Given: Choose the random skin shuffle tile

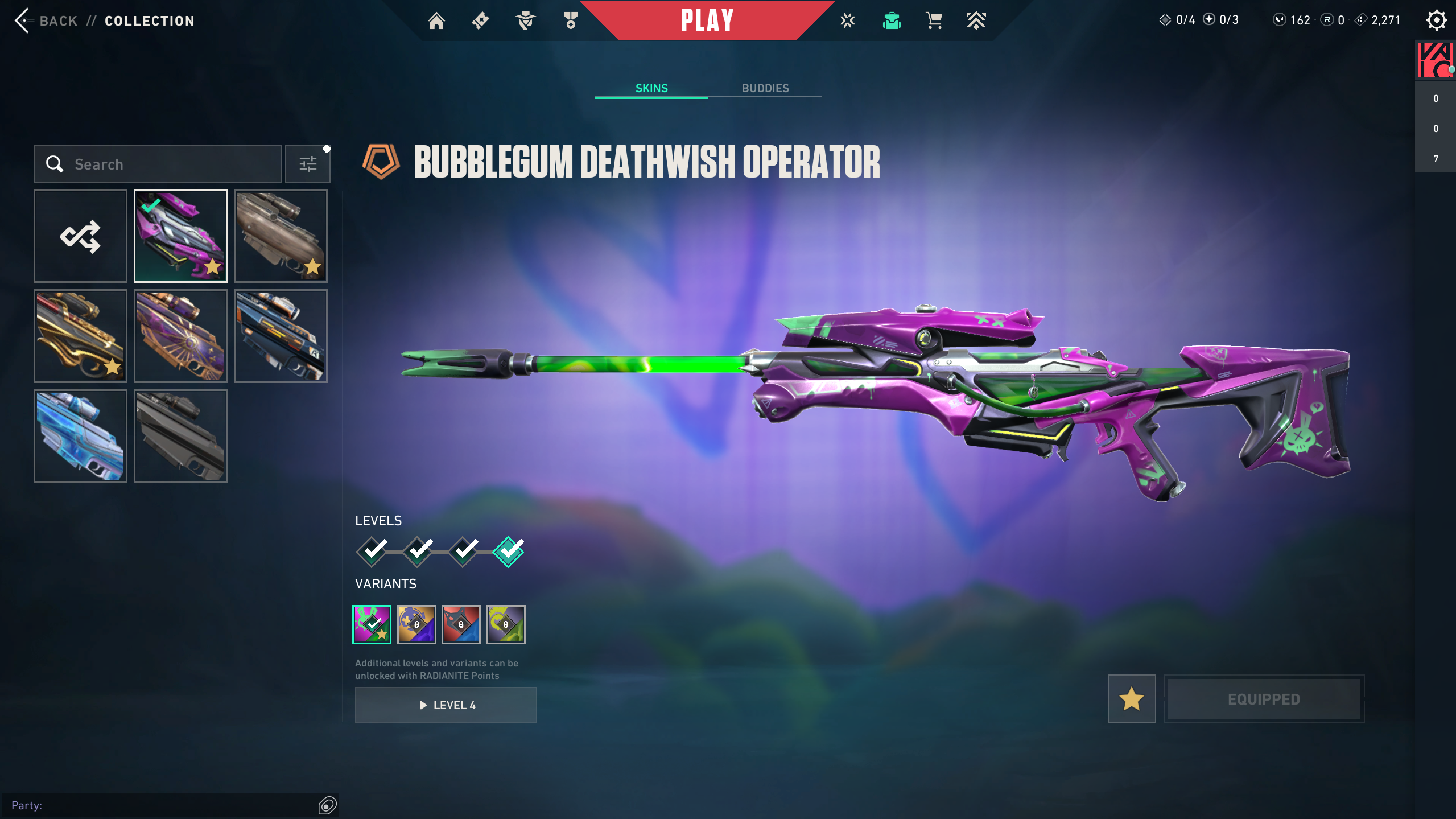Looking at the screenshot, I should click(80, 236).
